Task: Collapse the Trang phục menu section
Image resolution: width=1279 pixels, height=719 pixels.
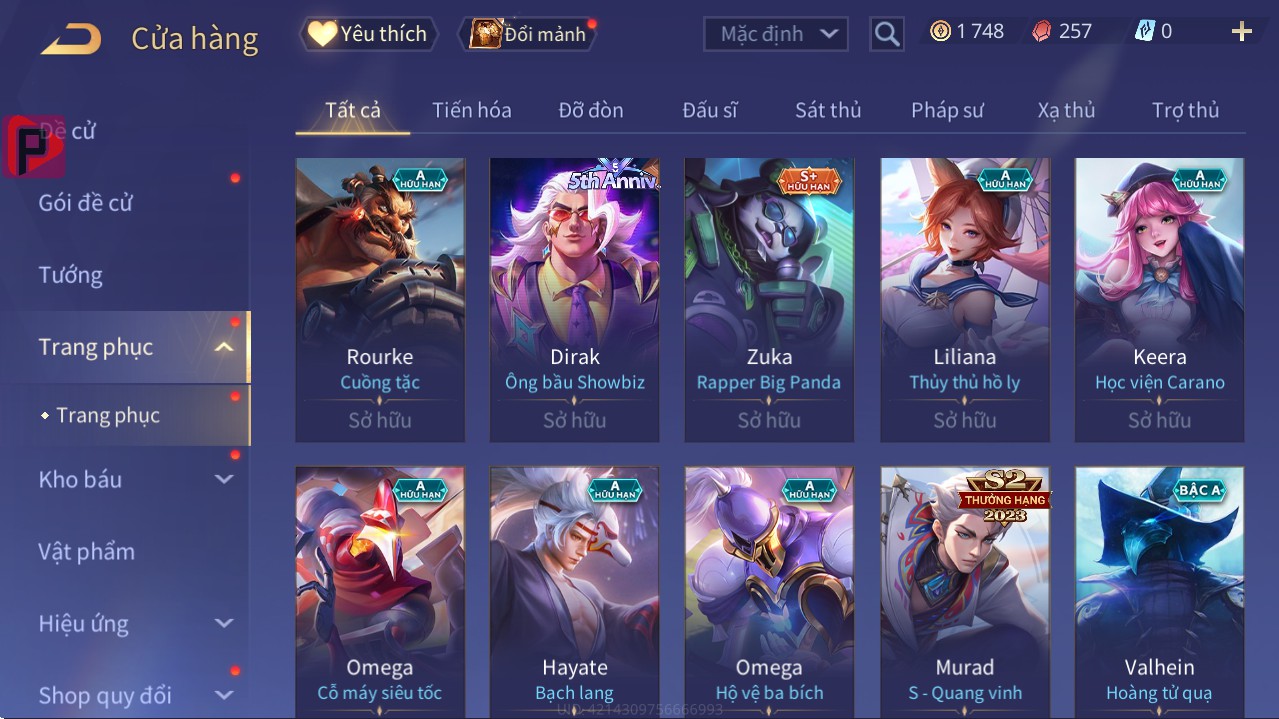Action: pos(224,347)
